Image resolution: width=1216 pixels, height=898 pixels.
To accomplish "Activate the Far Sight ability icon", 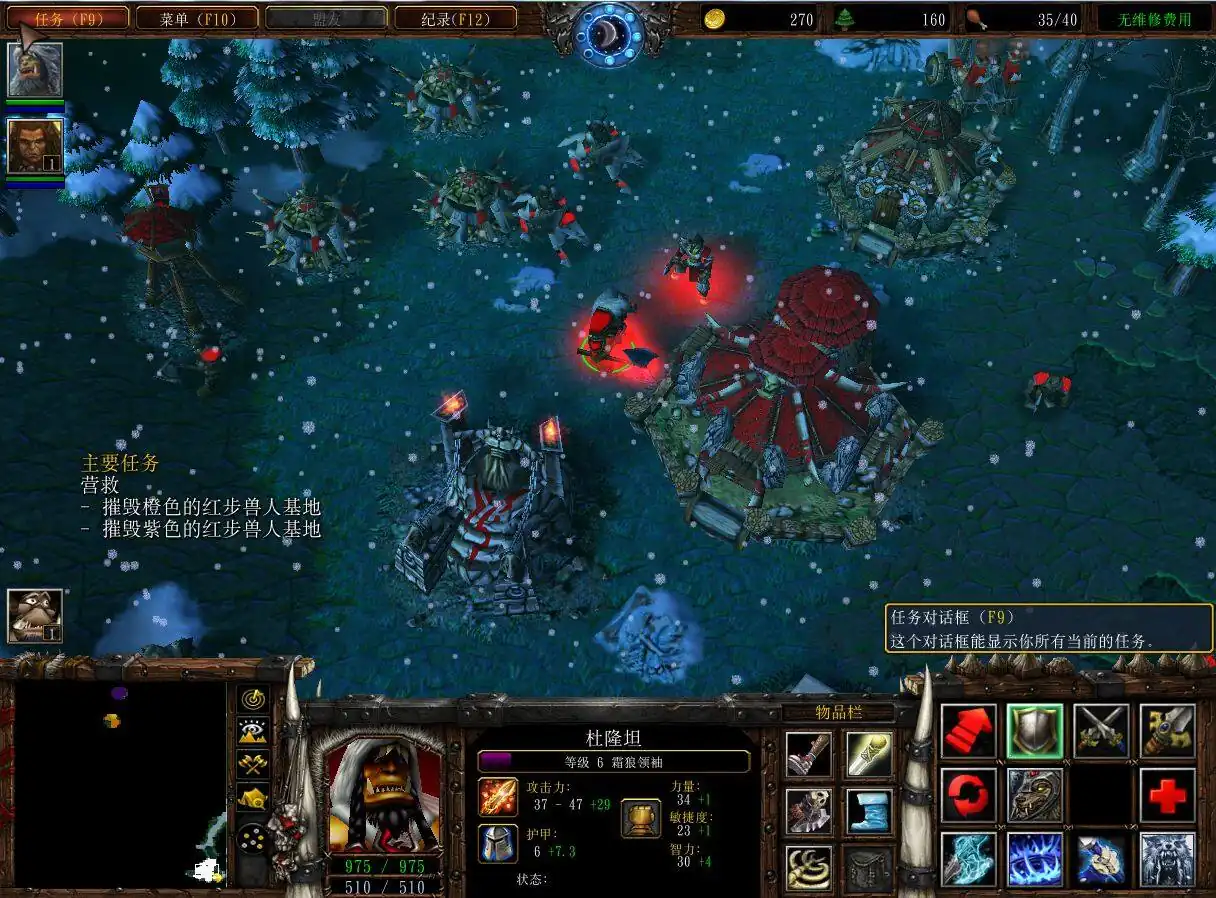I will 1034,859.
